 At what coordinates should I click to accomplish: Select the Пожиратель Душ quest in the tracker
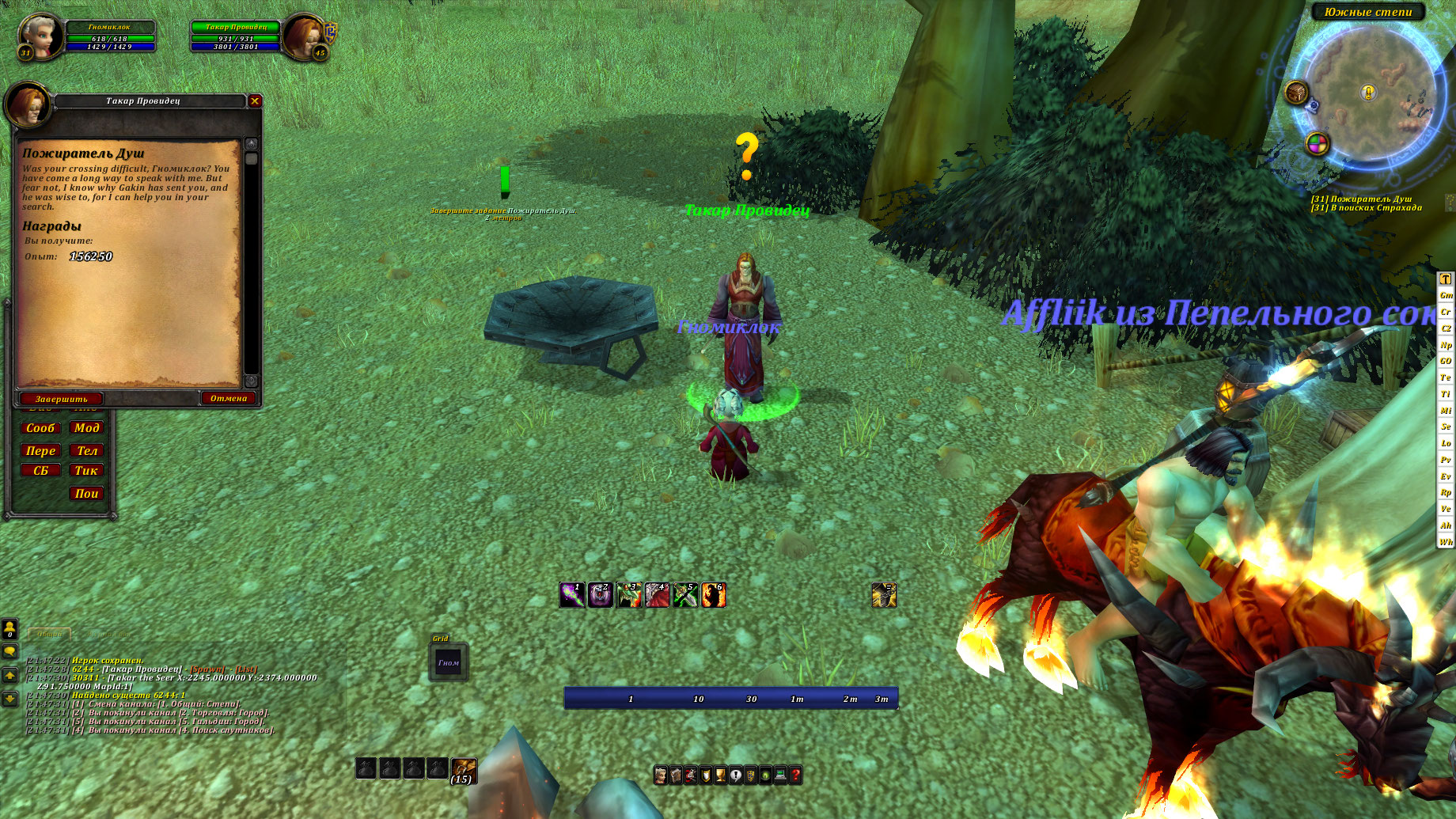click(1361, 199)
